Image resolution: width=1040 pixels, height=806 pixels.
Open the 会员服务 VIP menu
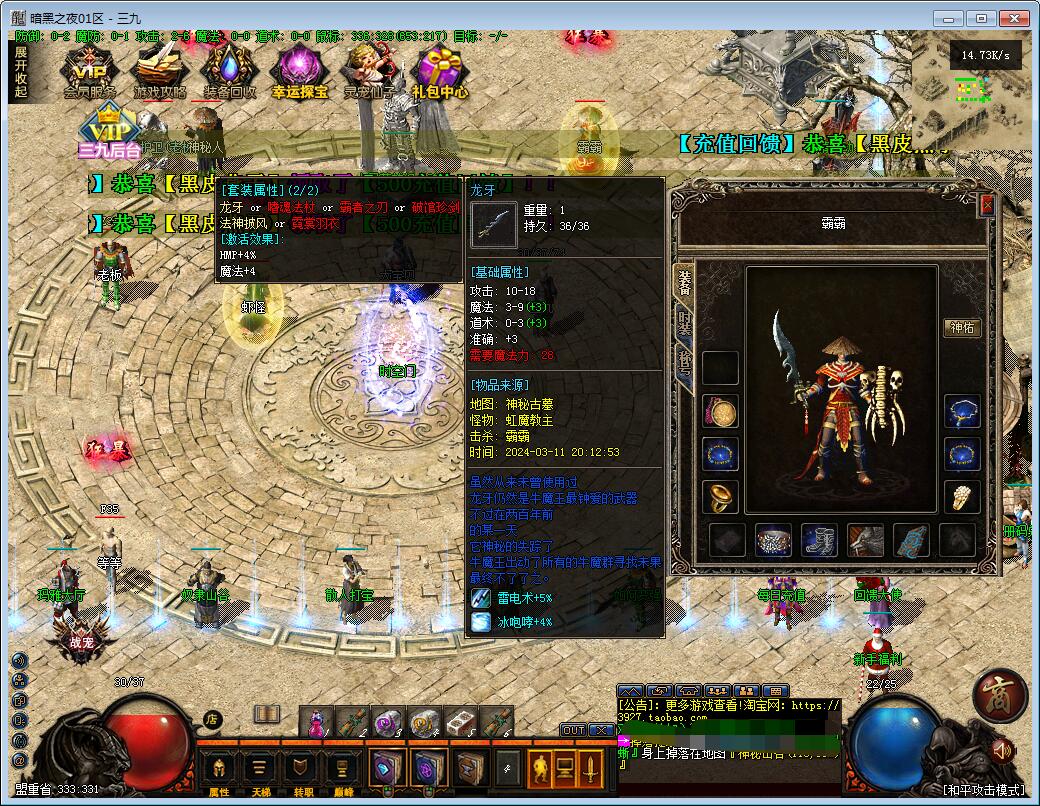(90, 72)
